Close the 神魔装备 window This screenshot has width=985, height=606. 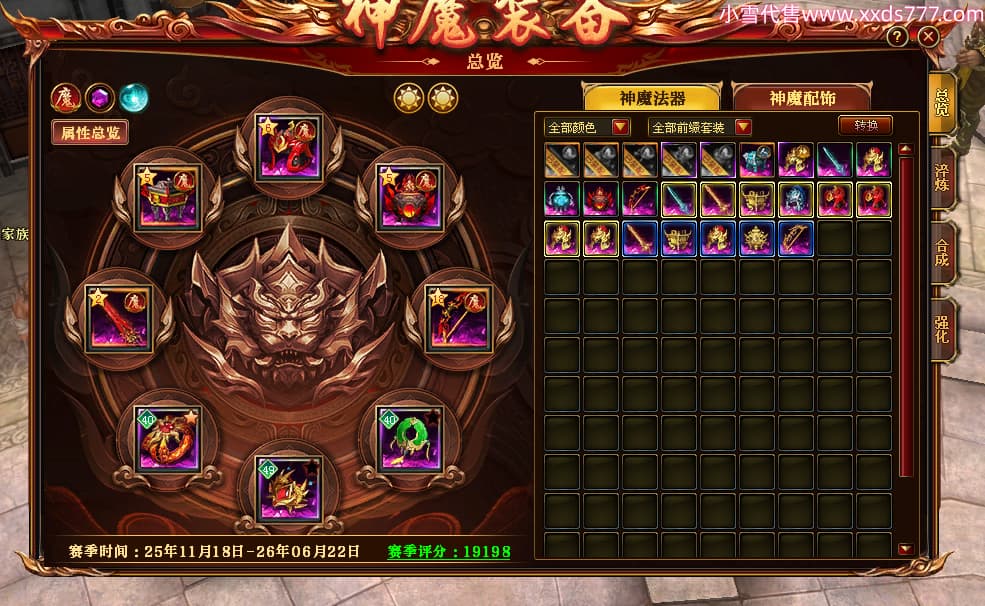pyautogui.click(x=928, y=37)
